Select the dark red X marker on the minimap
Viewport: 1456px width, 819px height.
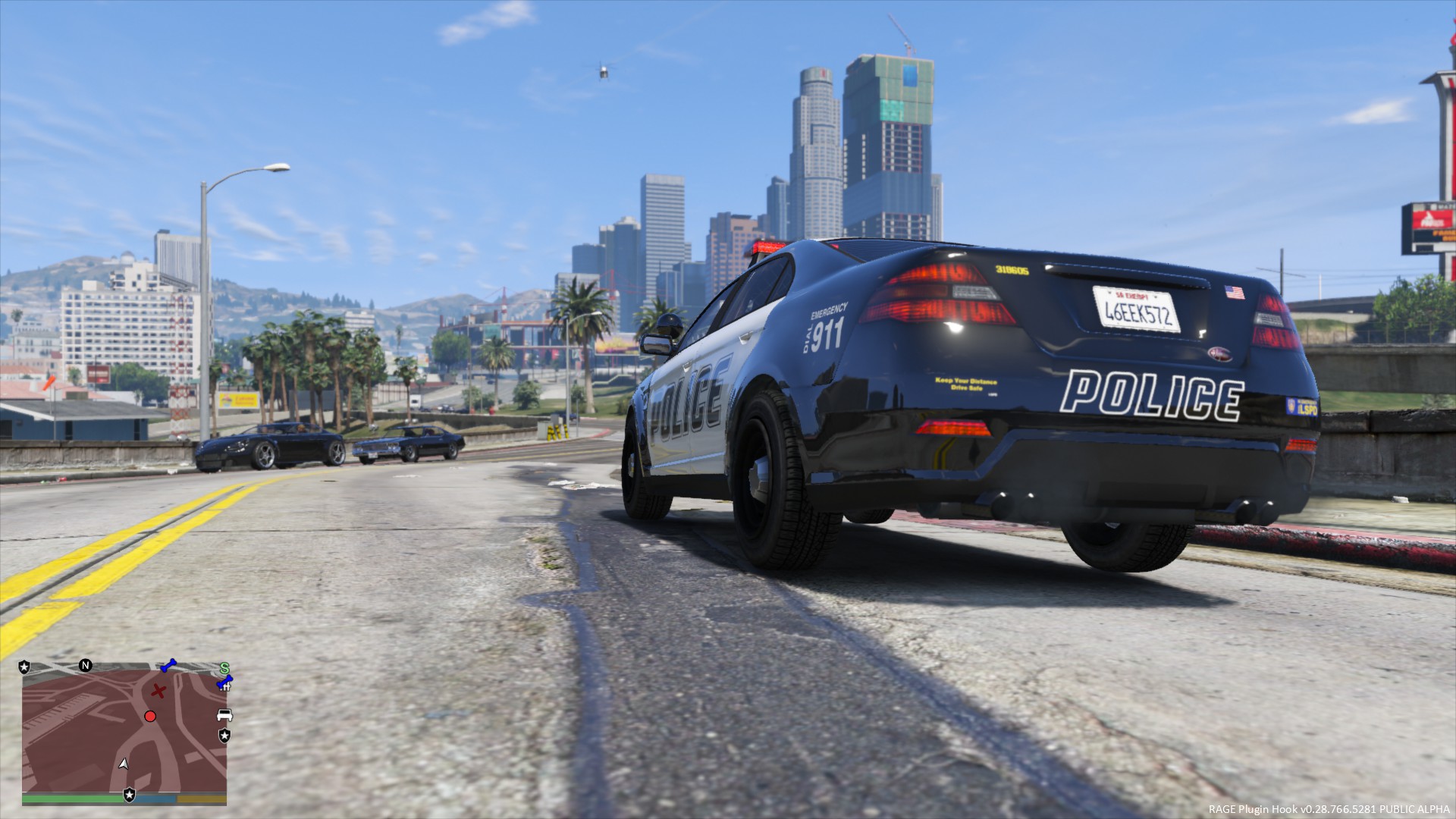click(158, 691)
